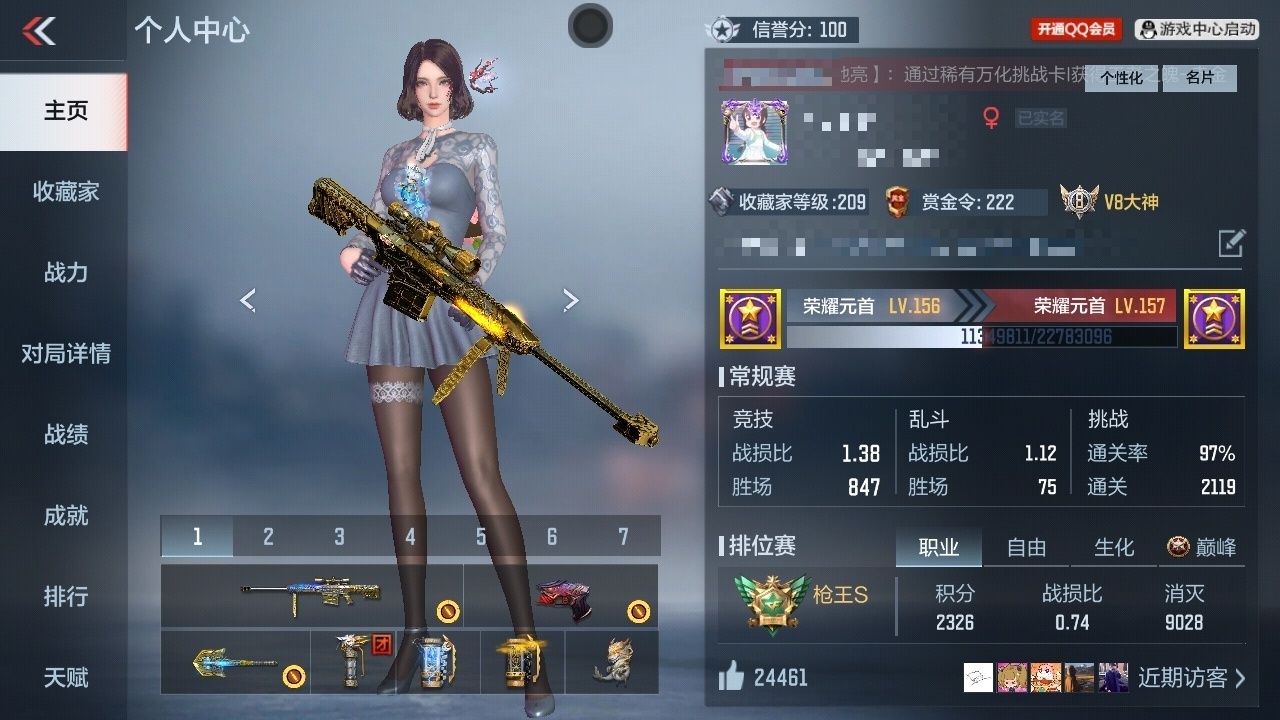Show the 战绩 records page
The width and height of the screenshot is (1280, 720).
point(65,434)
